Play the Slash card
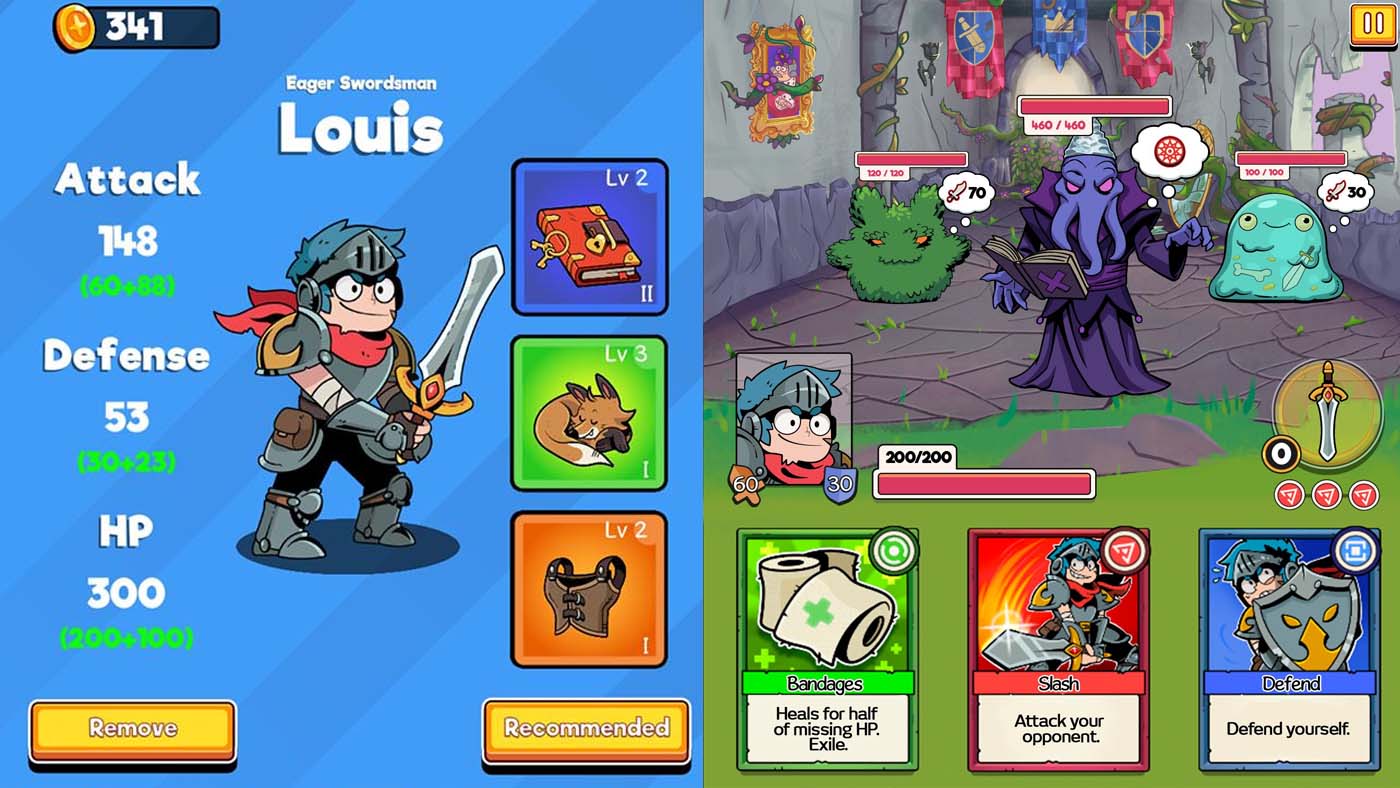 1057,650
